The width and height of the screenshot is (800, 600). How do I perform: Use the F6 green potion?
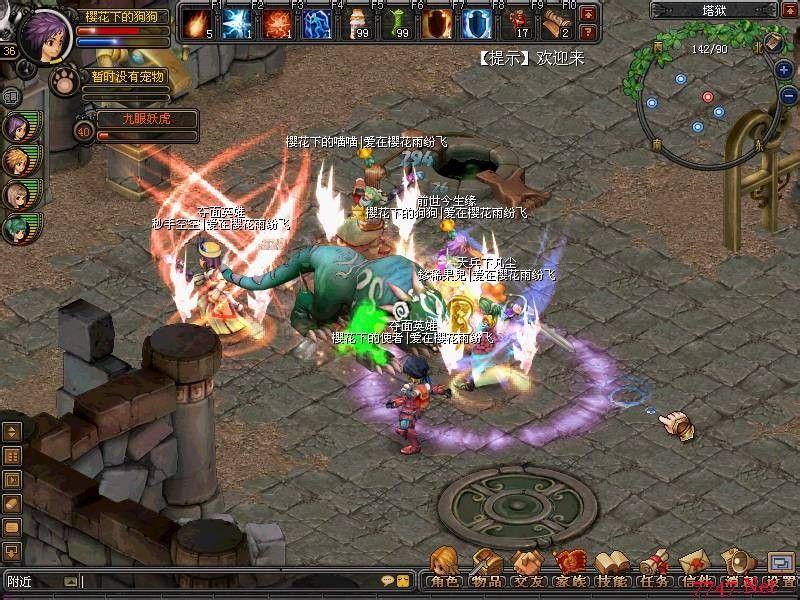point(396,23)
